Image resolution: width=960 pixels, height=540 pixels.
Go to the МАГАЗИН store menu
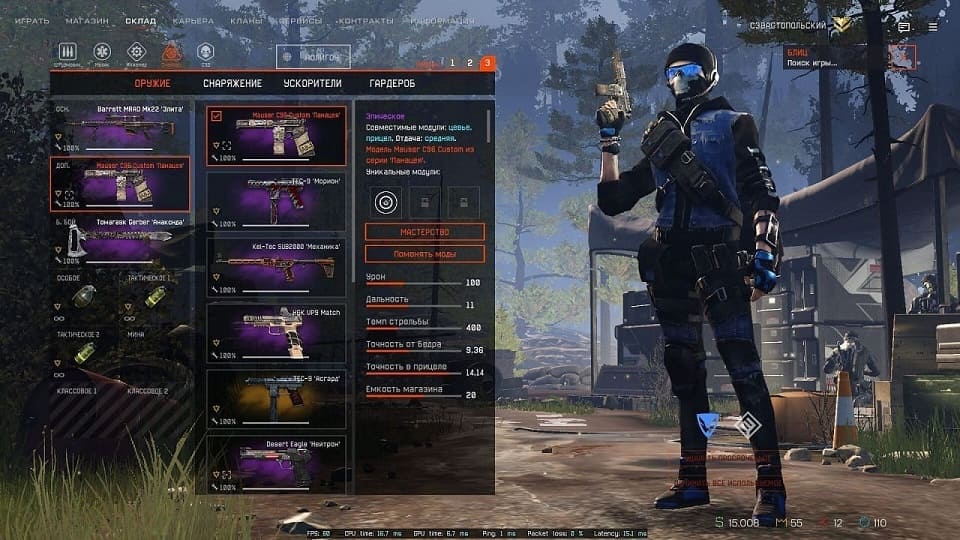click(x=87, y=21)
